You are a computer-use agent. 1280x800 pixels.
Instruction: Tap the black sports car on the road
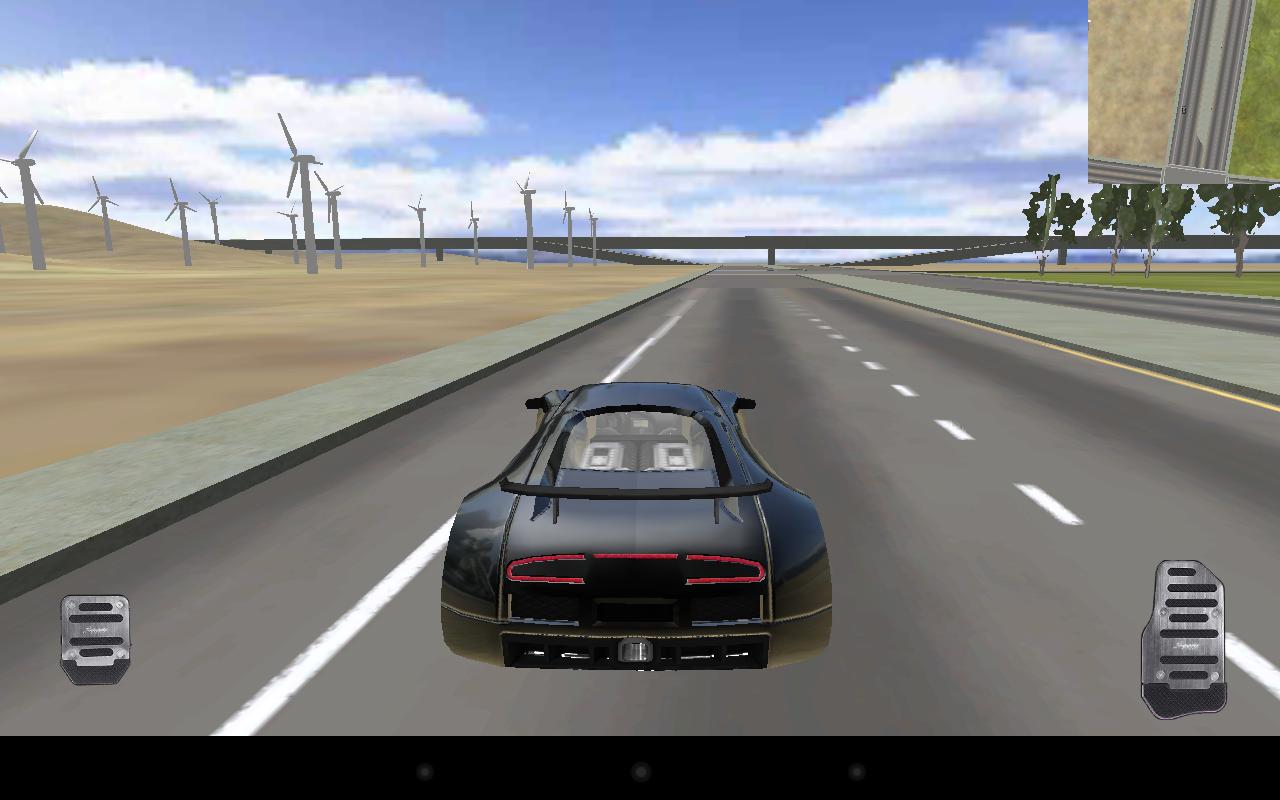tap(640, 520)
